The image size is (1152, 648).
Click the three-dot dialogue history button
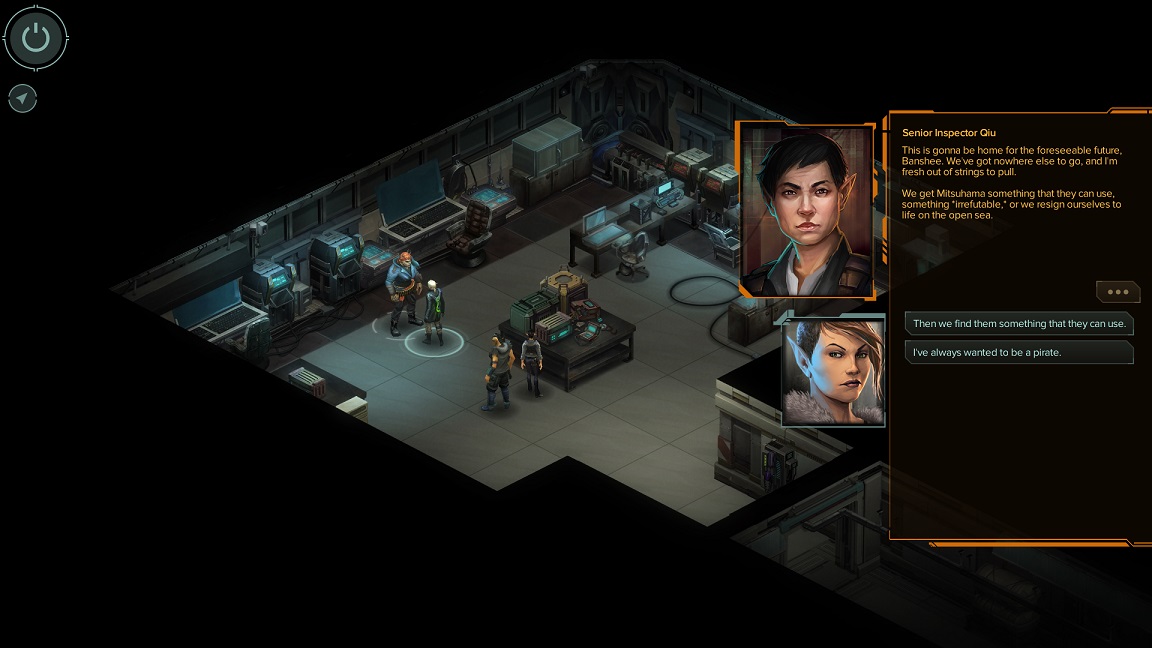pos(1117,292)
